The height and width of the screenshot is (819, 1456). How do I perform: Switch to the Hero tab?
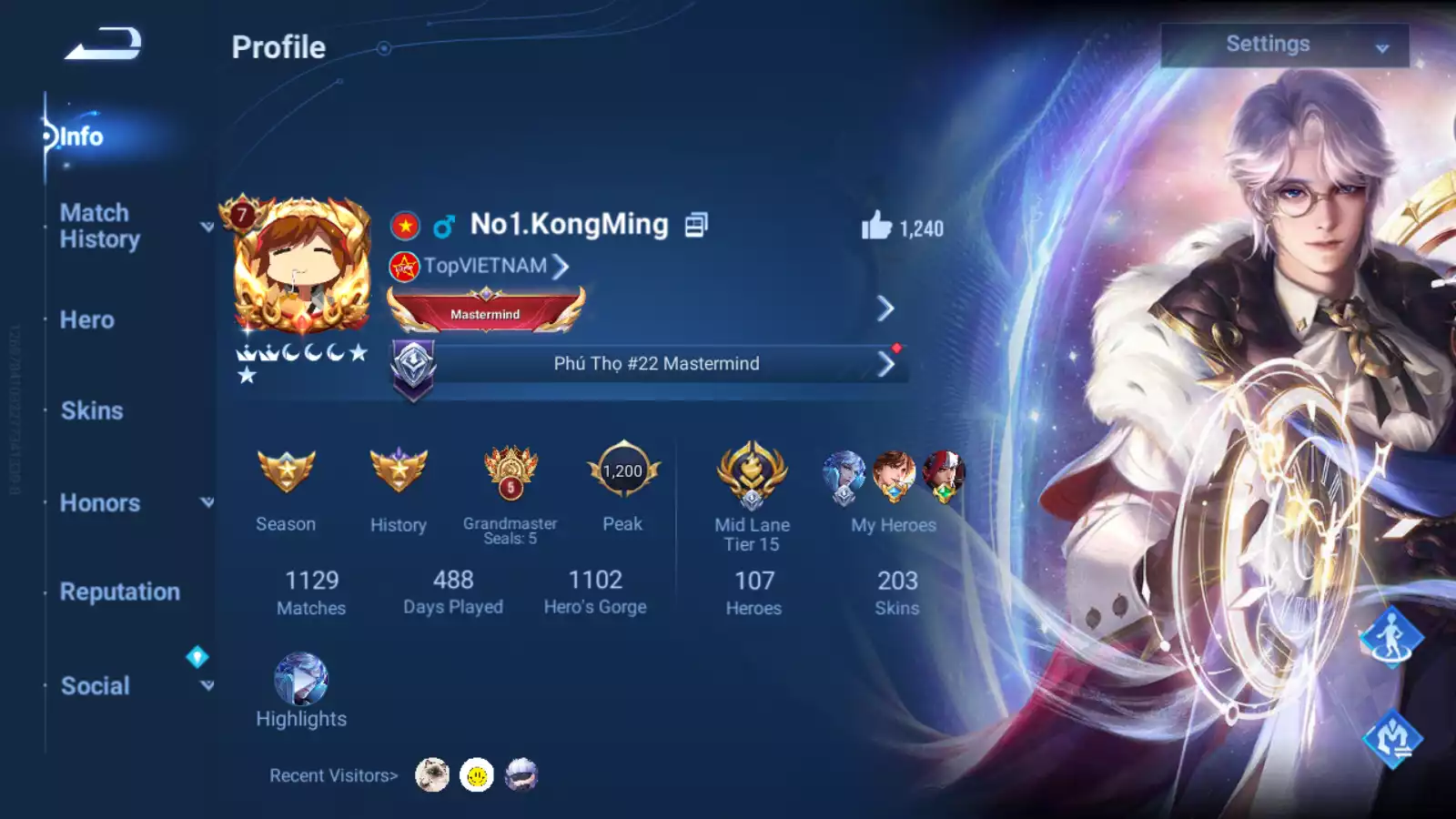pos(87,320)
